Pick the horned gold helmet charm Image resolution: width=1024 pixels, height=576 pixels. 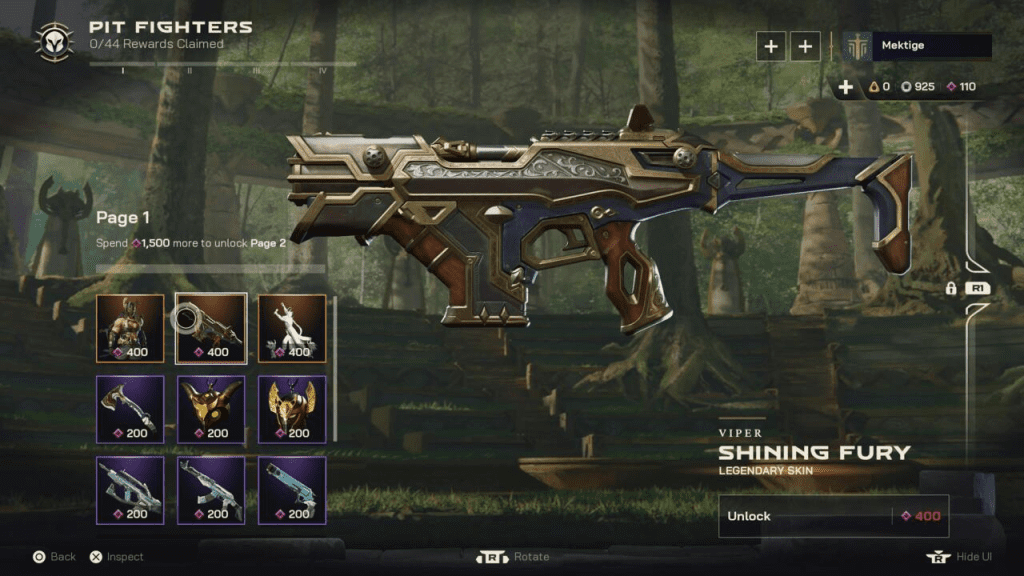pos(211,409)
